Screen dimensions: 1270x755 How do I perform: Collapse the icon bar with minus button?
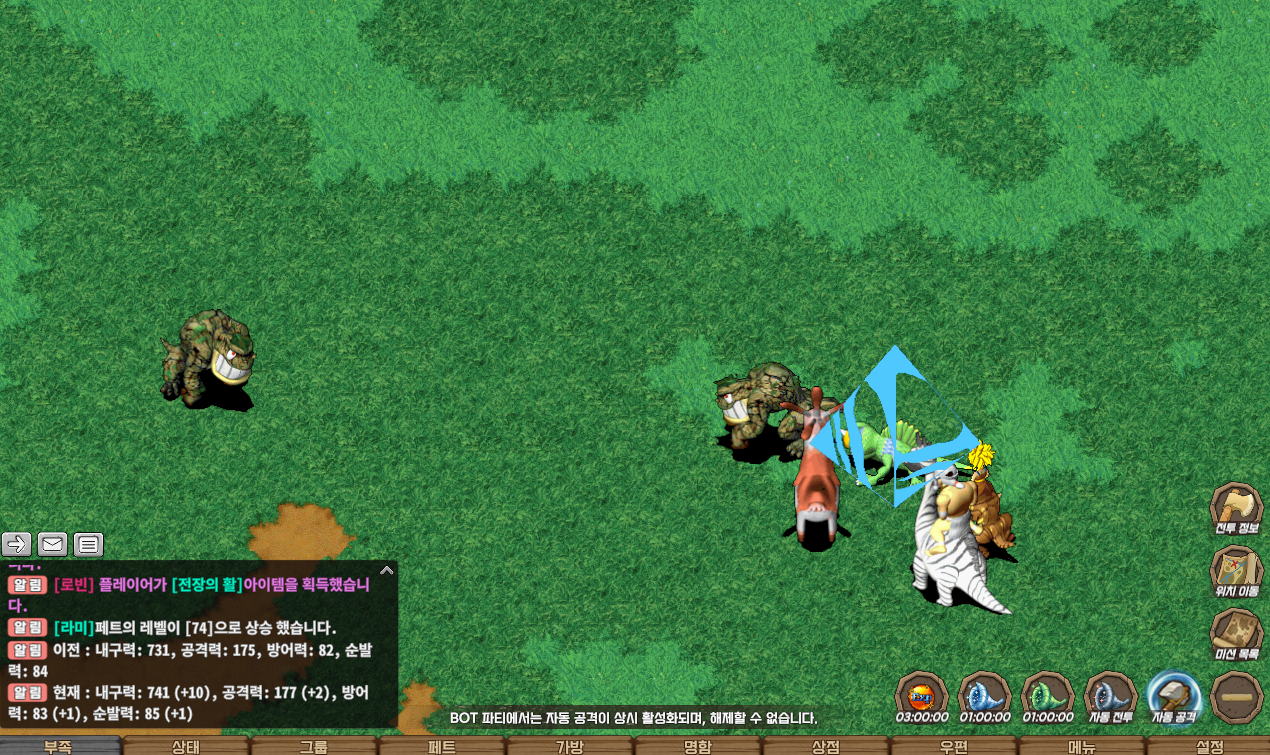point(1236,696)
